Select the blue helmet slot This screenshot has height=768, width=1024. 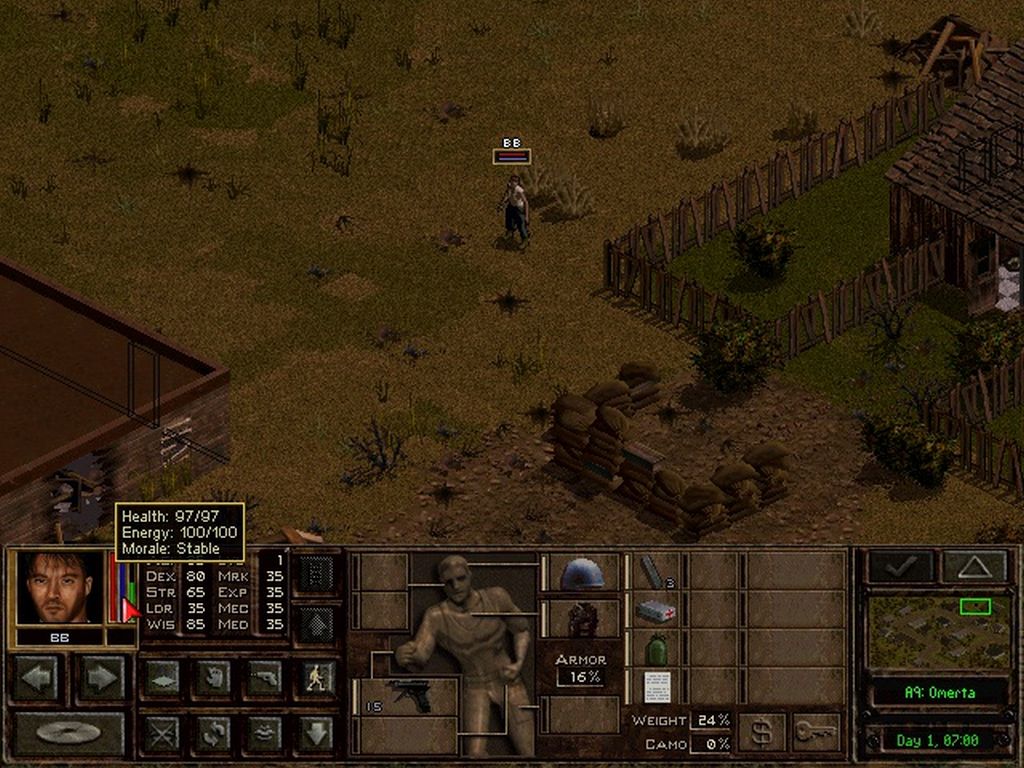click(582, 573)
